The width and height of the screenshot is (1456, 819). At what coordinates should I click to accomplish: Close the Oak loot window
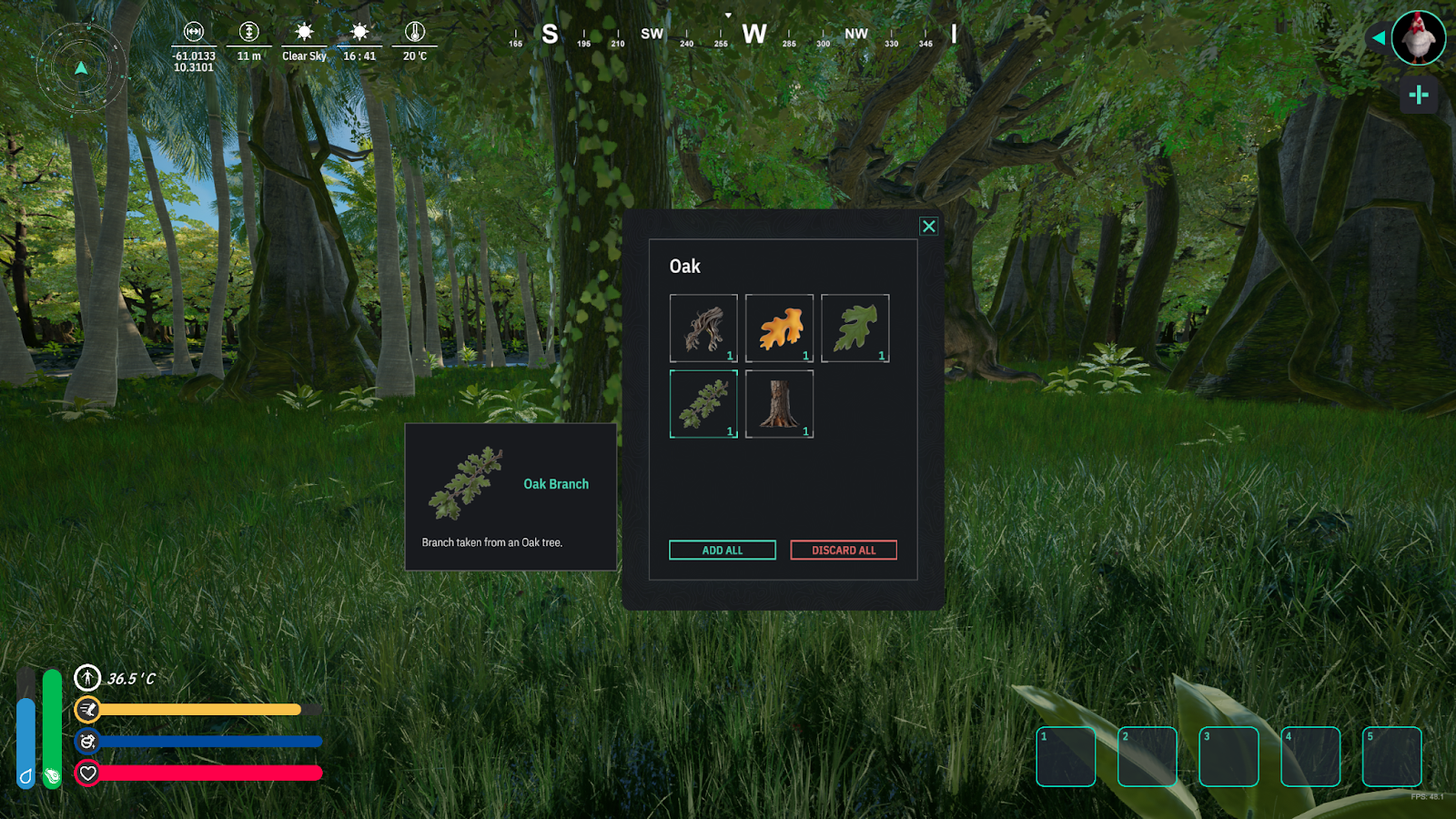(x=928, y=227)
